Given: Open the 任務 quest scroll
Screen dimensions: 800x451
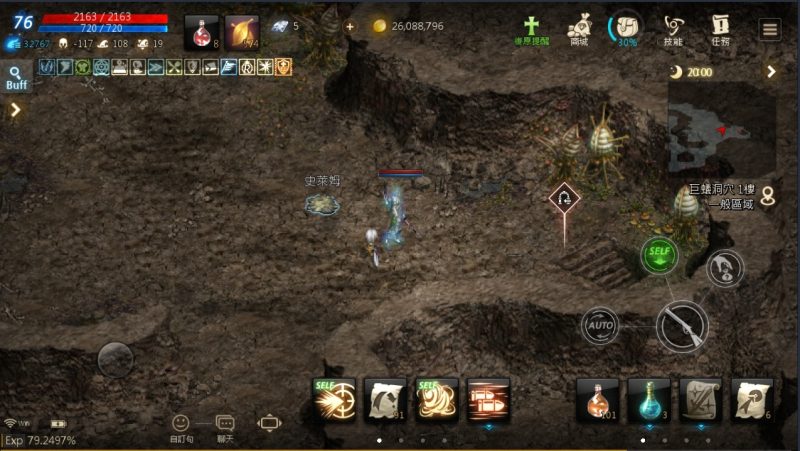Looking at the screenshot, I should tap(720, 28).
